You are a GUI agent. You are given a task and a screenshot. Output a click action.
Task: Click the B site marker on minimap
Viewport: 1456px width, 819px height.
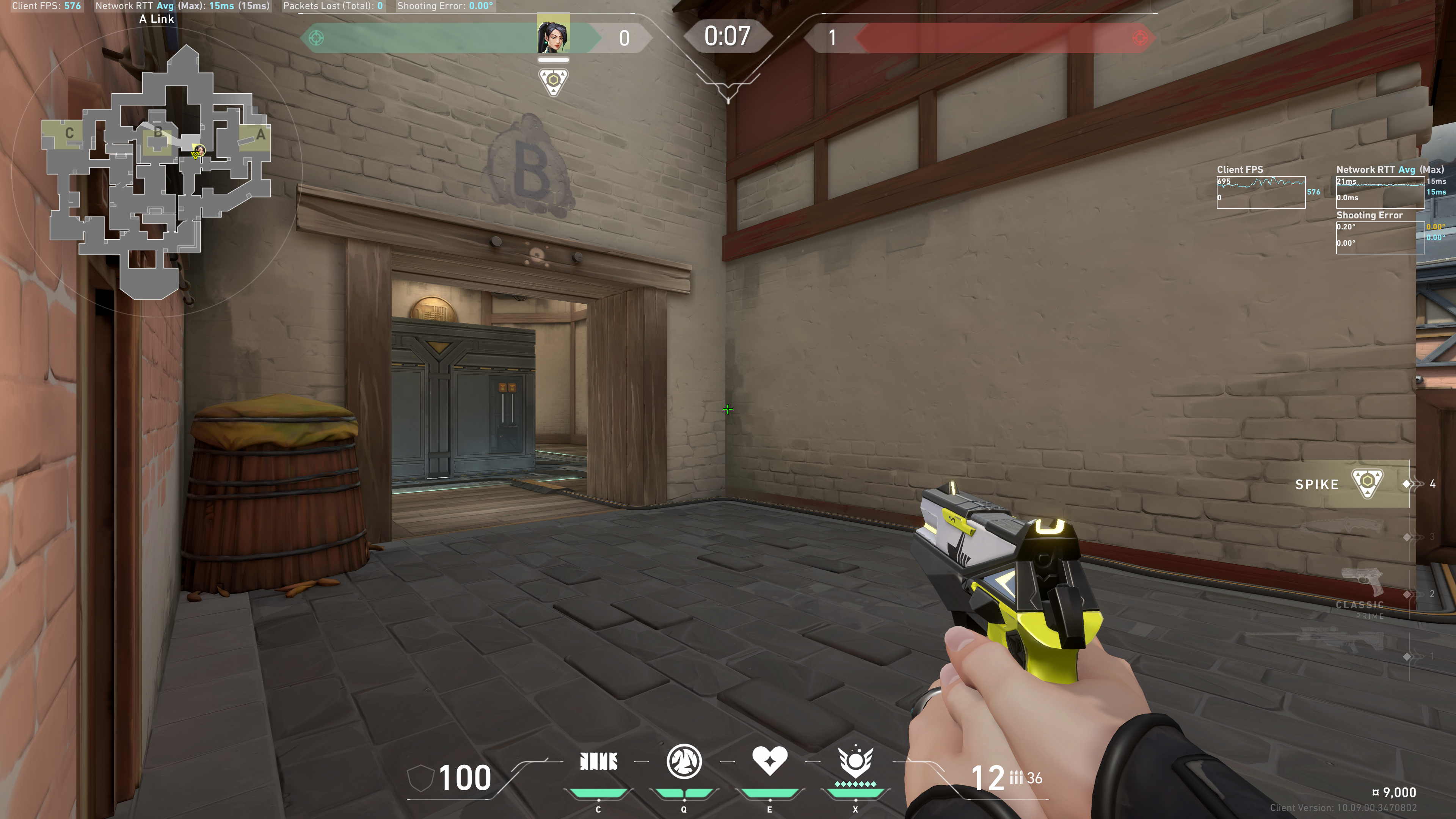(158, 133)
